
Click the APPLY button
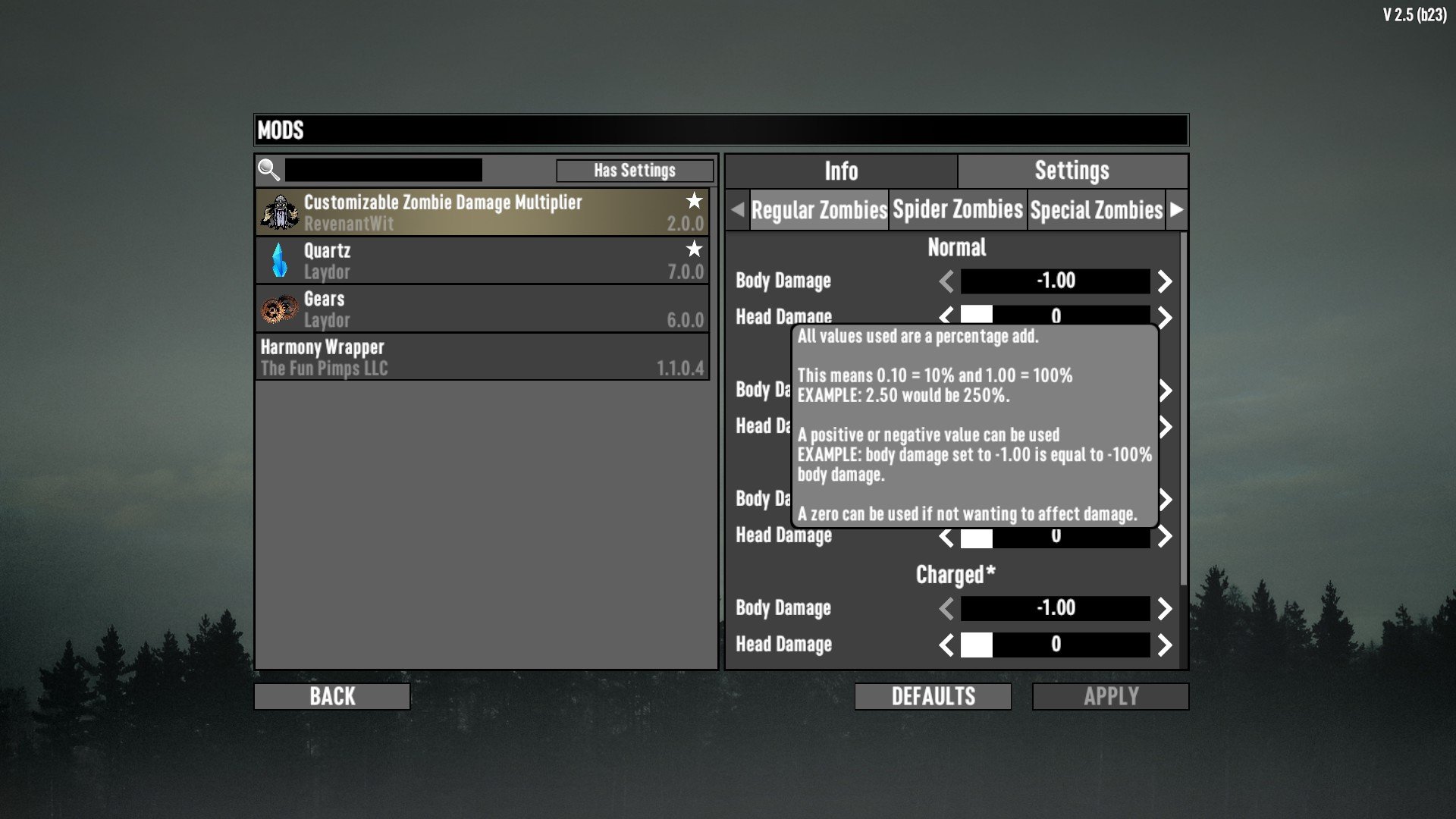(1110, 696)
